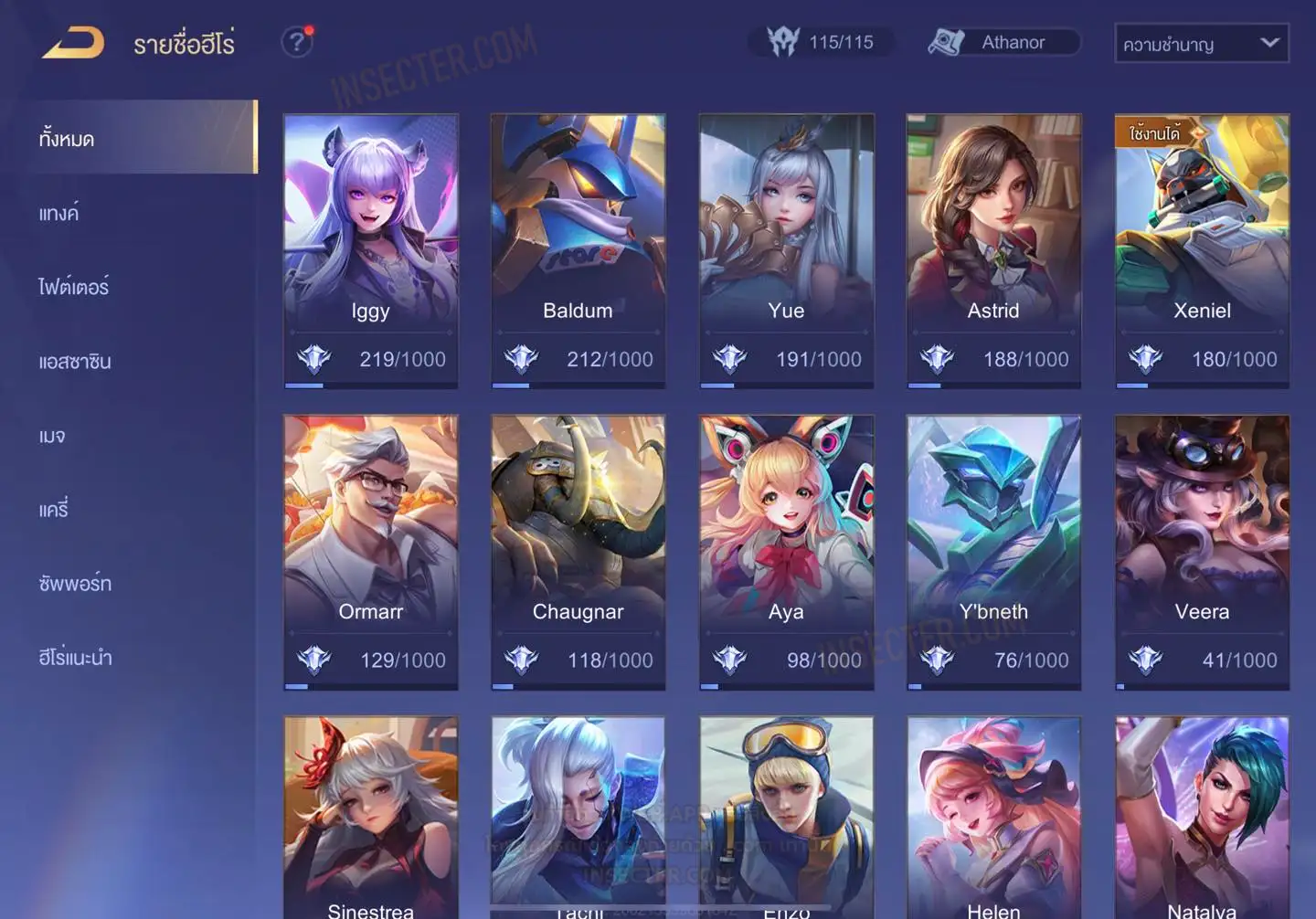Open the question mark help icon

[x=297, y=42]
